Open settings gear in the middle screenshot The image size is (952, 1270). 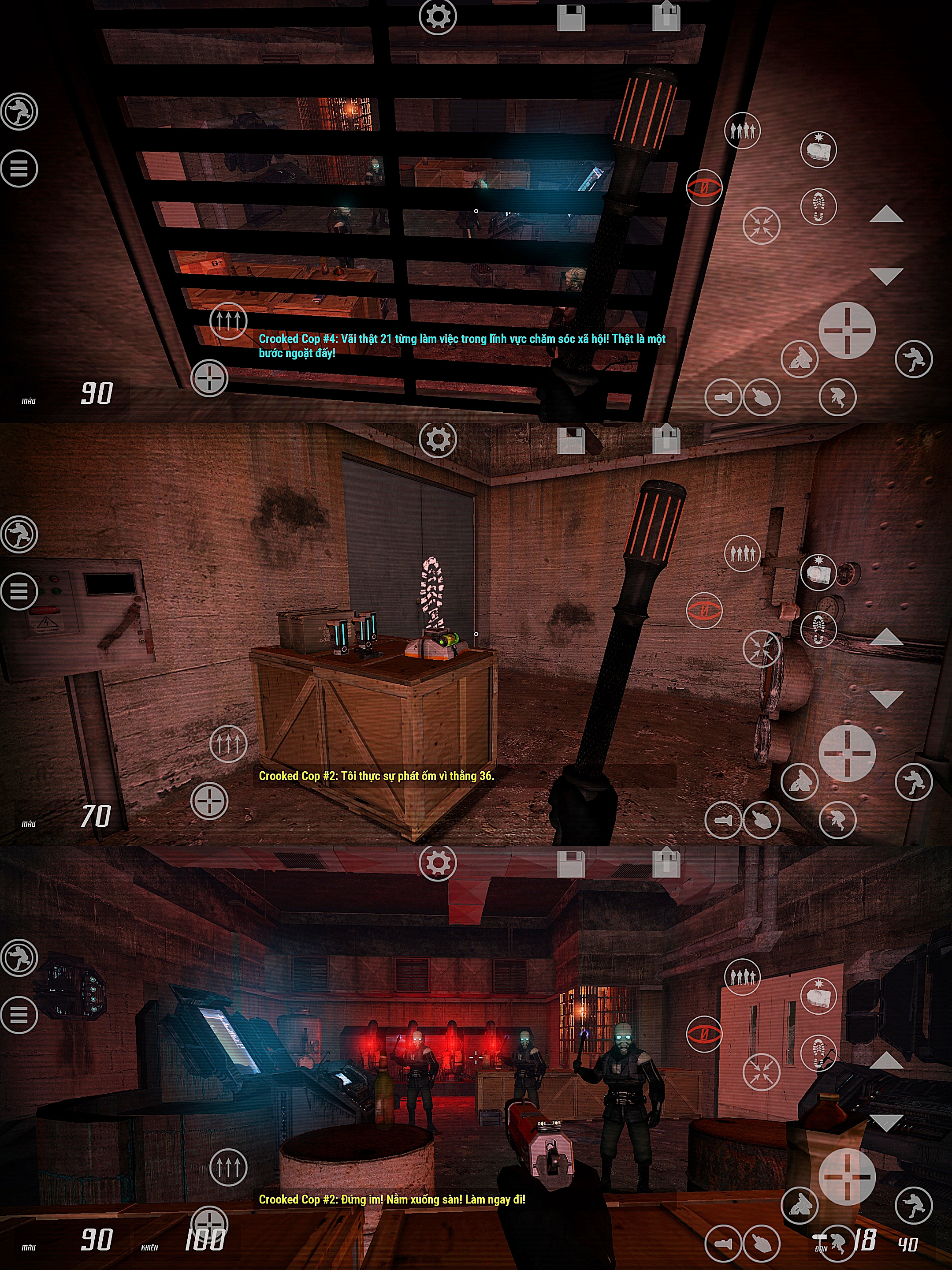pos(438,439)
